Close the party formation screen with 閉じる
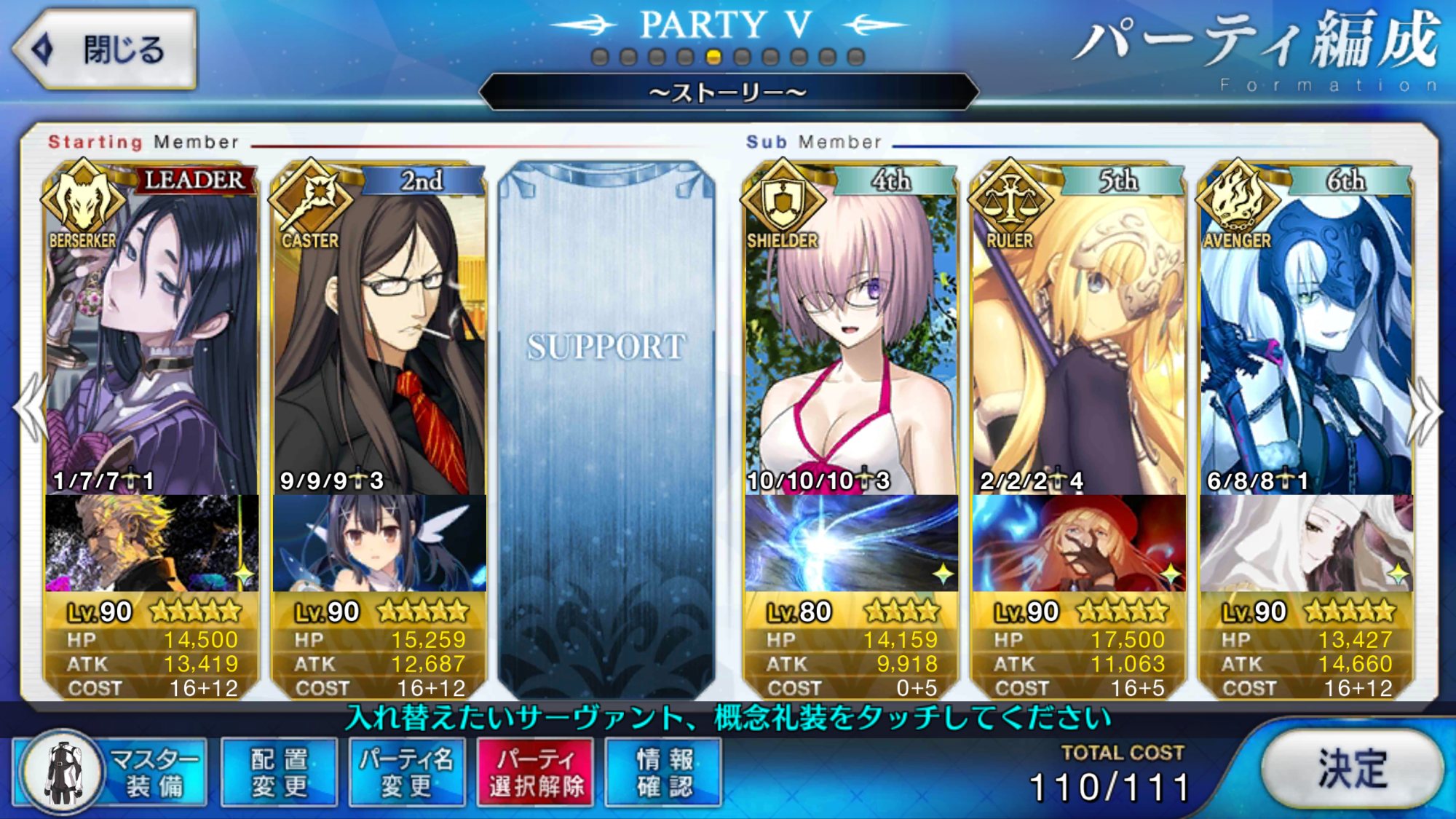This screenshot has width=1456, height=819. (106, 50)
